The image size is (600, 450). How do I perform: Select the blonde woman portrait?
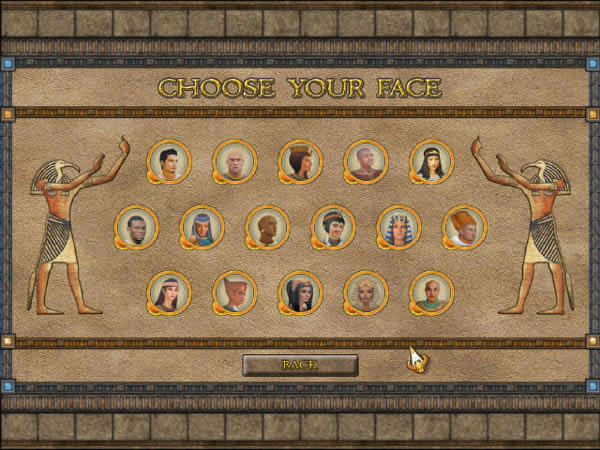click(366, 292)
